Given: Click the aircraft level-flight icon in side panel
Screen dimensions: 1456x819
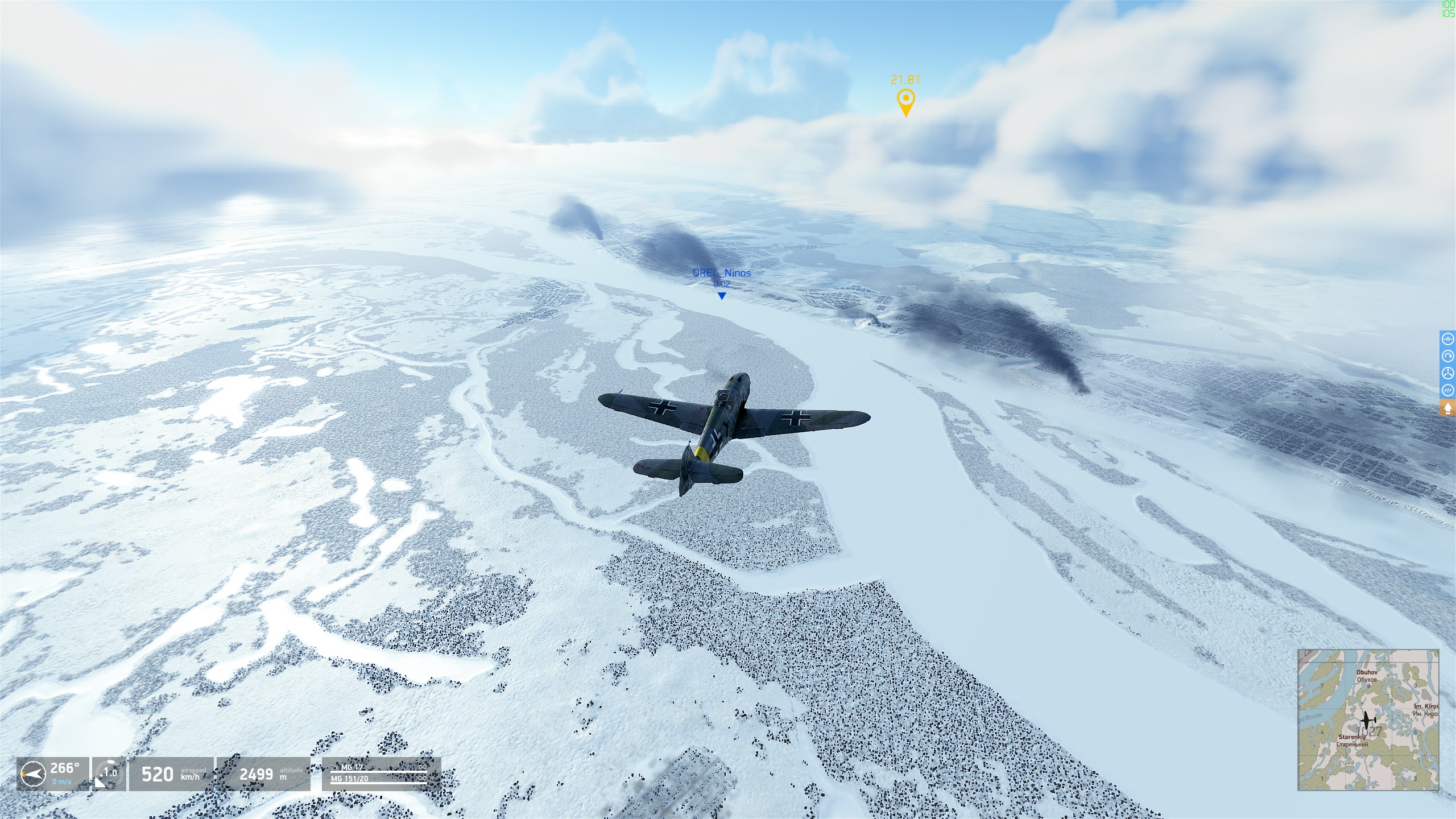Looking at the screenshot, I should pos(1448,339).
